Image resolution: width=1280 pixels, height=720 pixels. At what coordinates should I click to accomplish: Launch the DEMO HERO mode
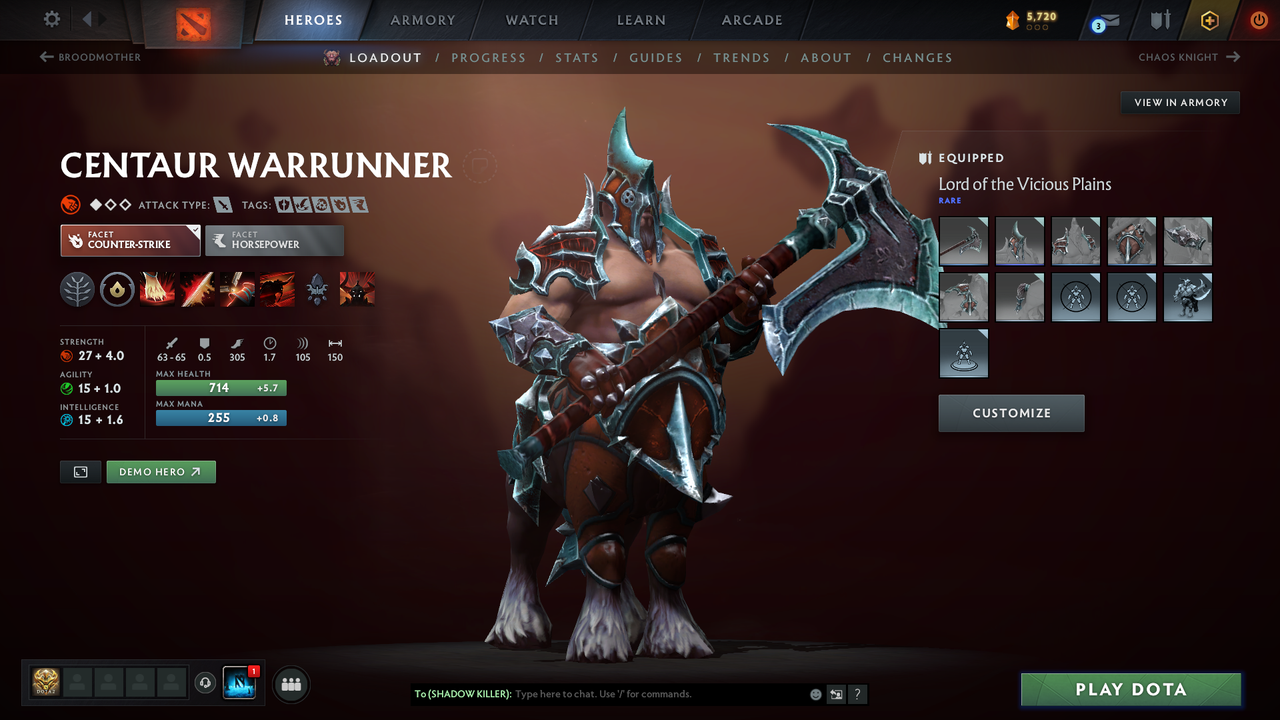click(160, 471)
